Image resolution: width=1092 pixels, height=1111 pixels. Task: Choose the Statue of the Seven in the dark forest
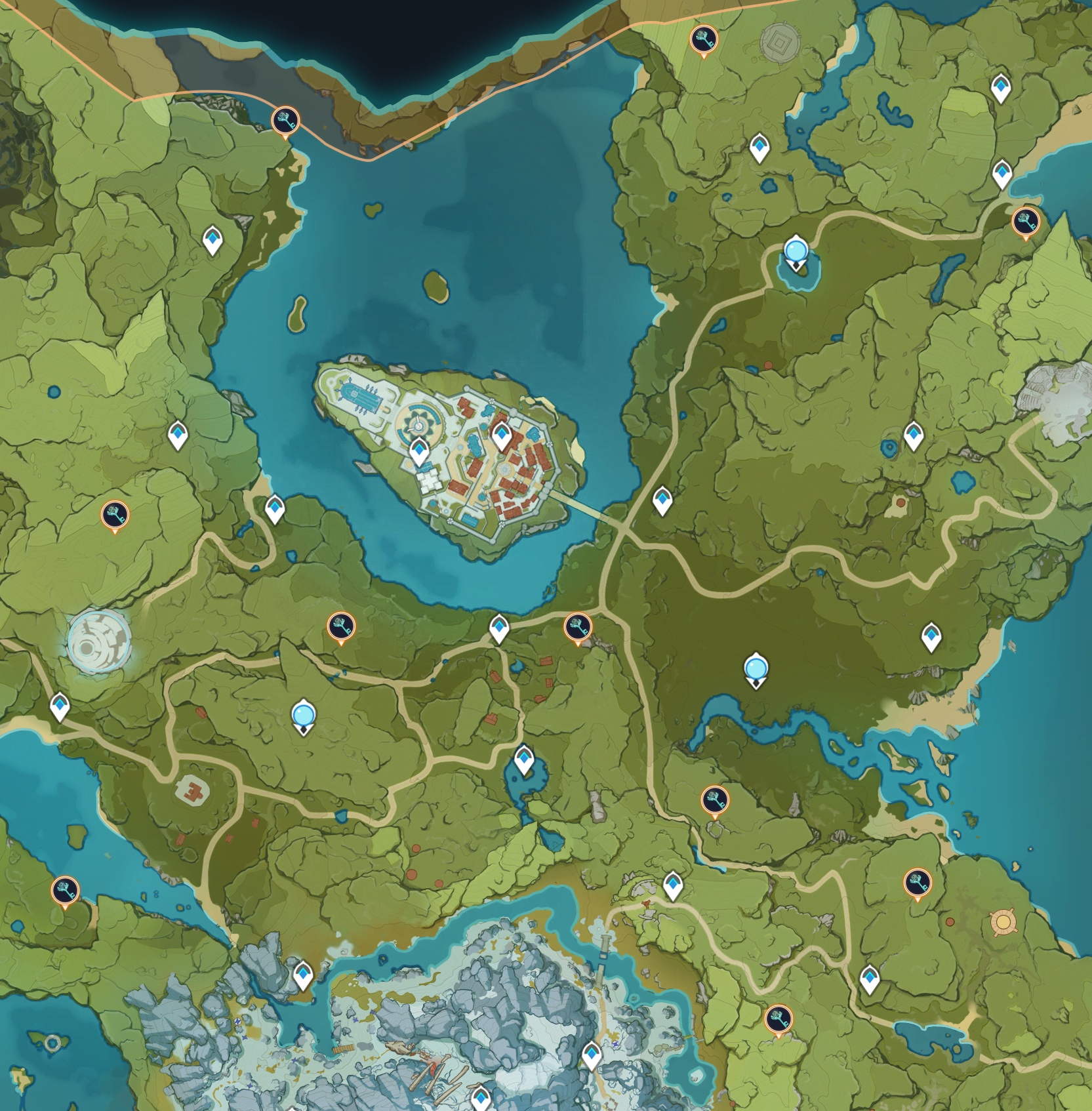pos(756,671)
